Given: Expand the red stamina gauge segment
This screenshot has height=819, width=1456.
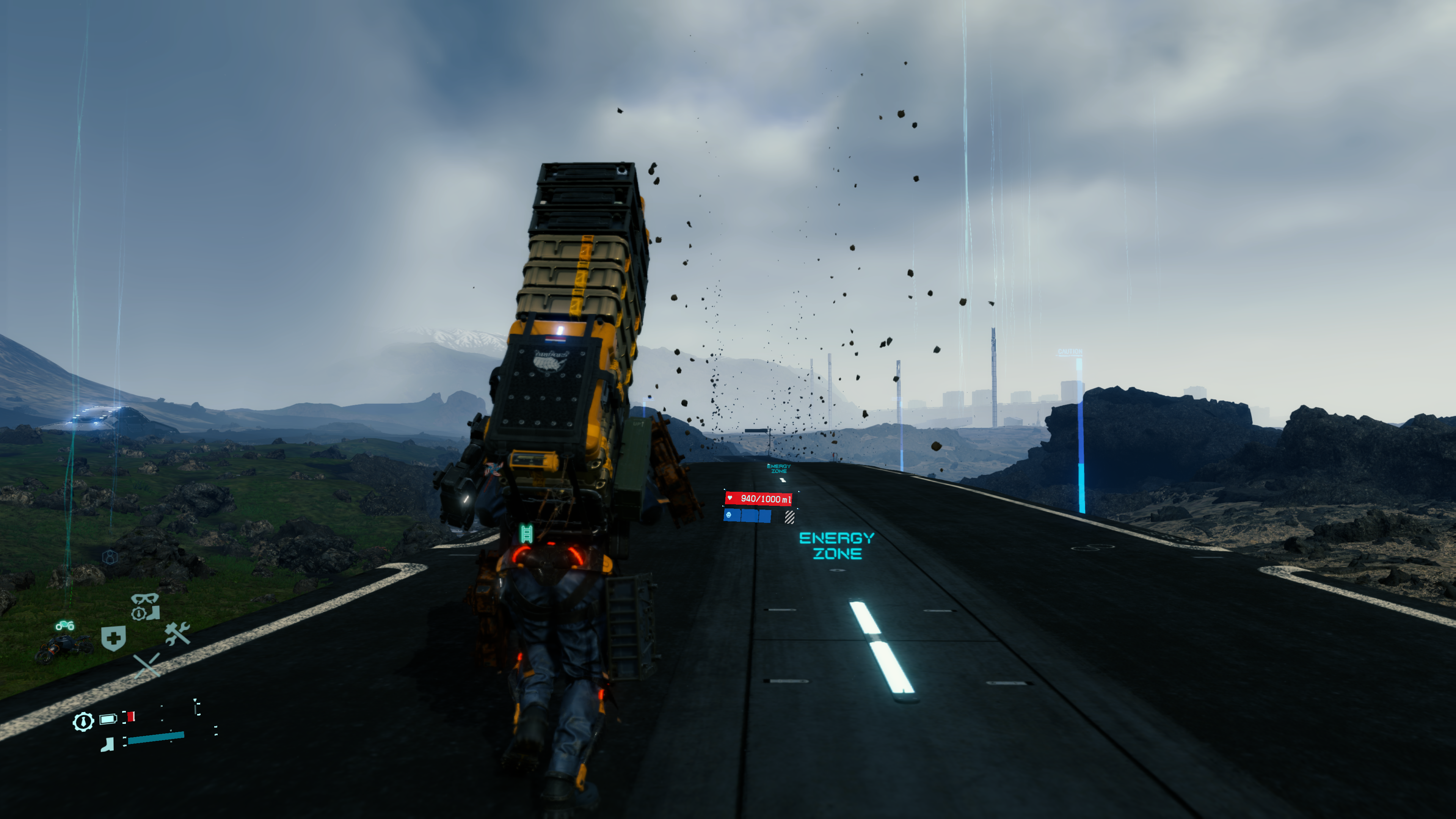Looking at the screenshot, I should click(130, 717).
